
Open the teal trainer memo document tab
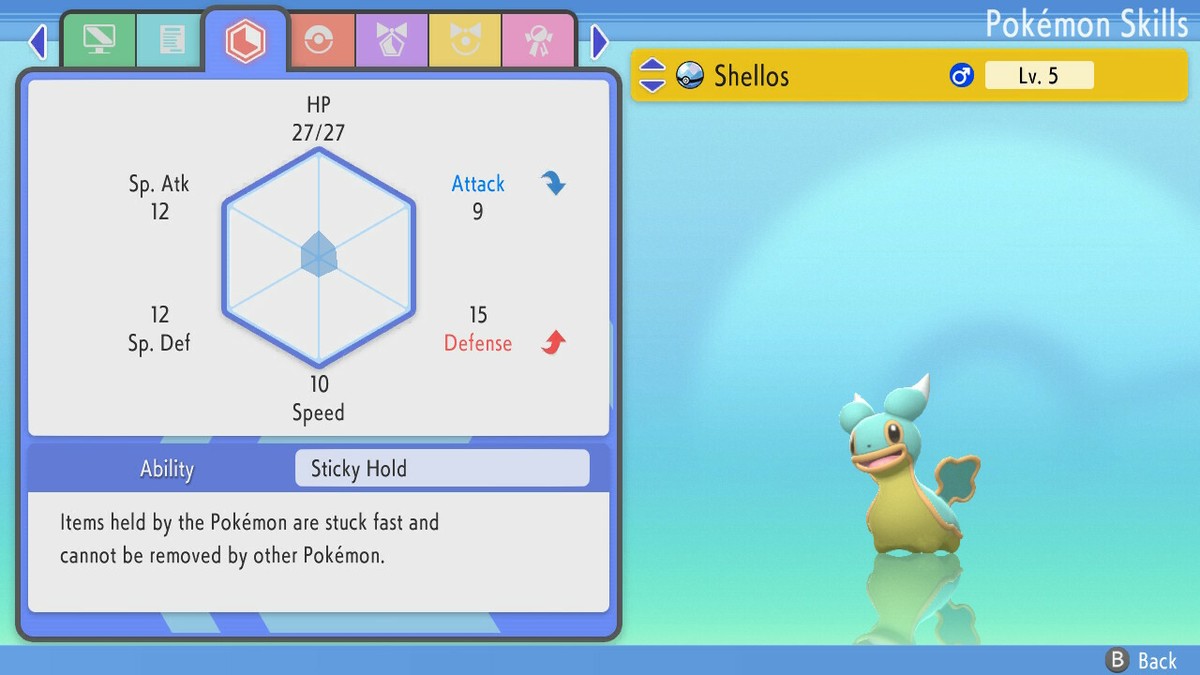click(171, 40)
